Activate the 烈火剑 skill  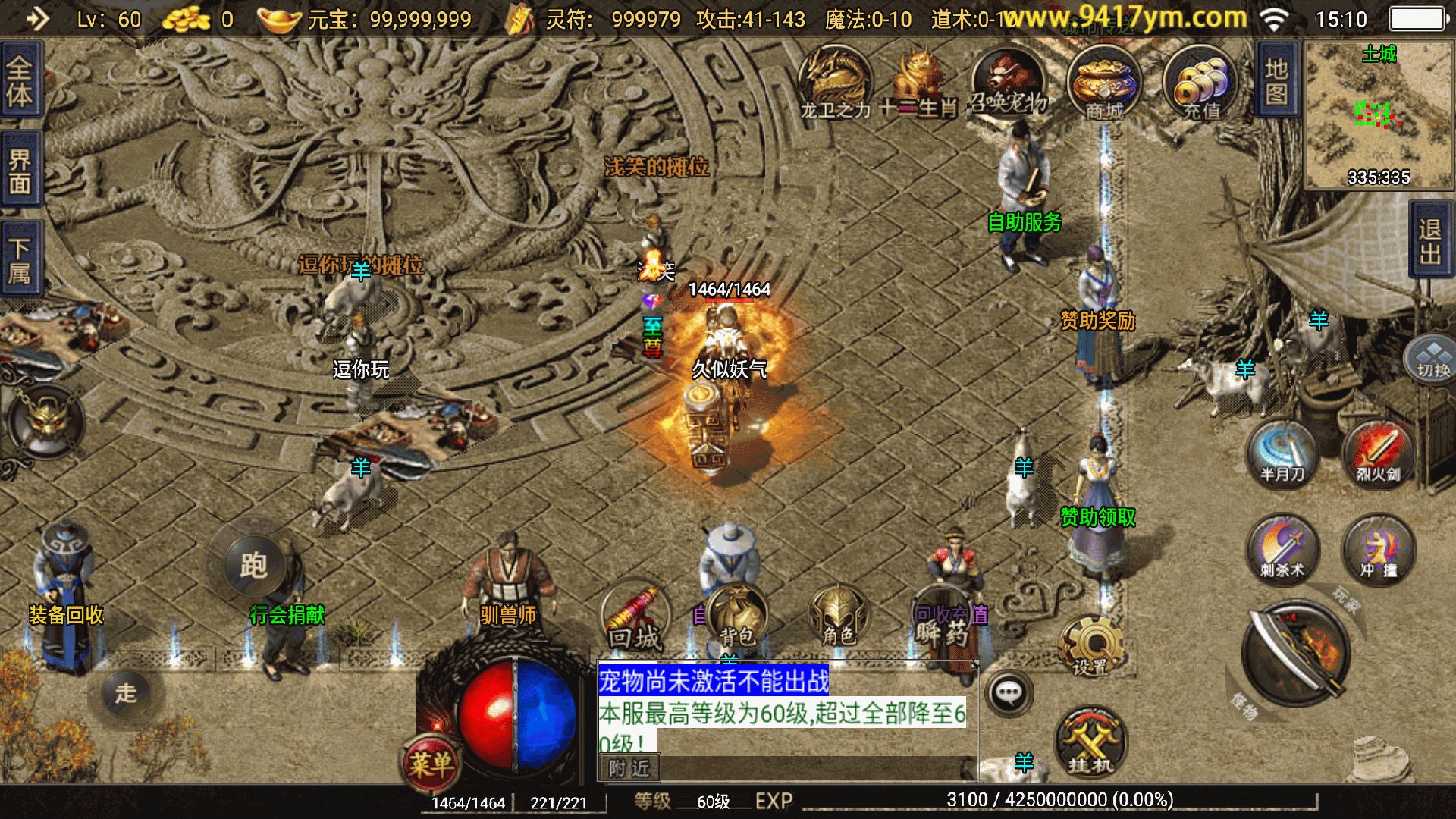click(x=1378, y=454)
